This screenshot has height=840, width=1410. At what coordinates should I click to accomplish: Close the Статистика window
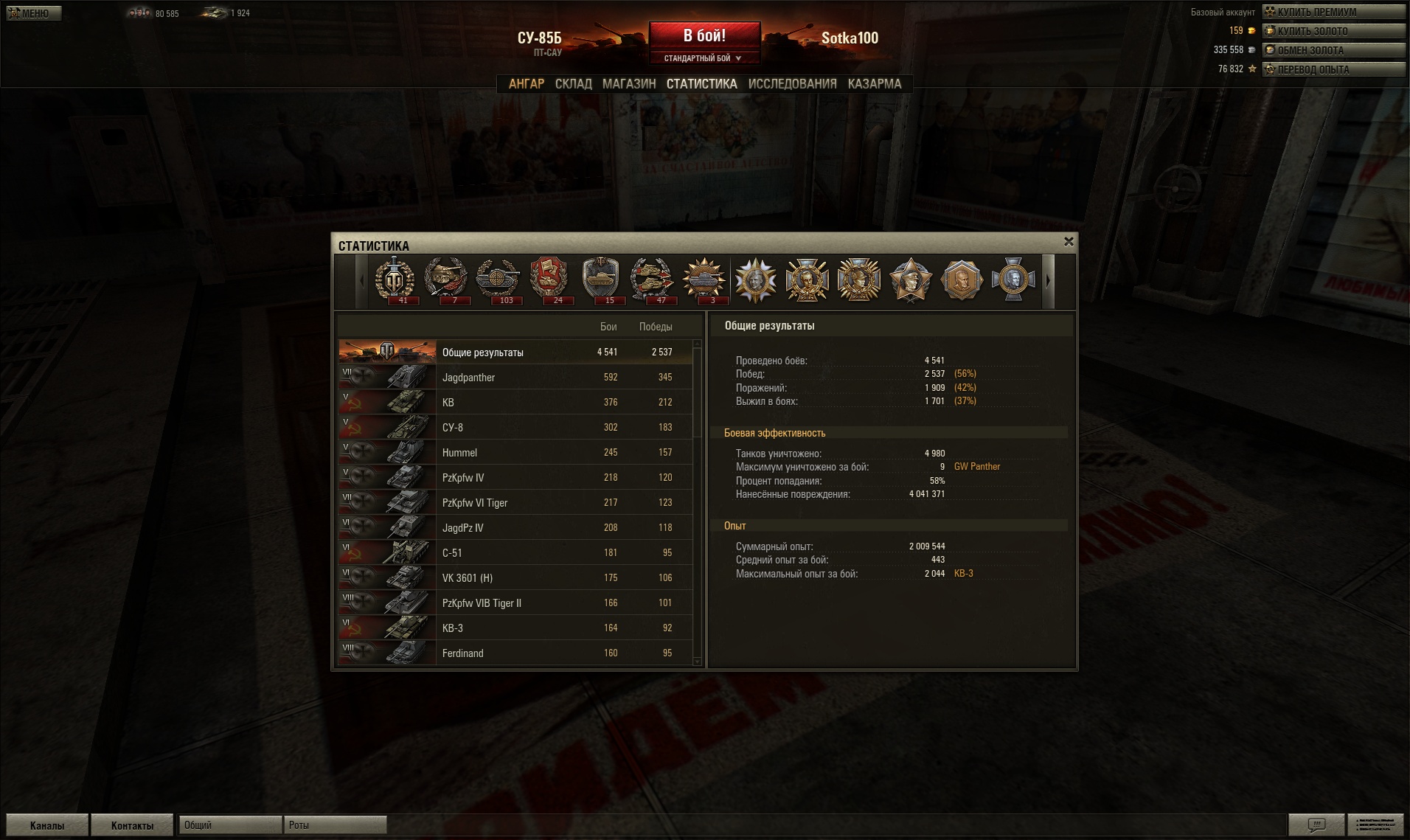click(1069, 242)
